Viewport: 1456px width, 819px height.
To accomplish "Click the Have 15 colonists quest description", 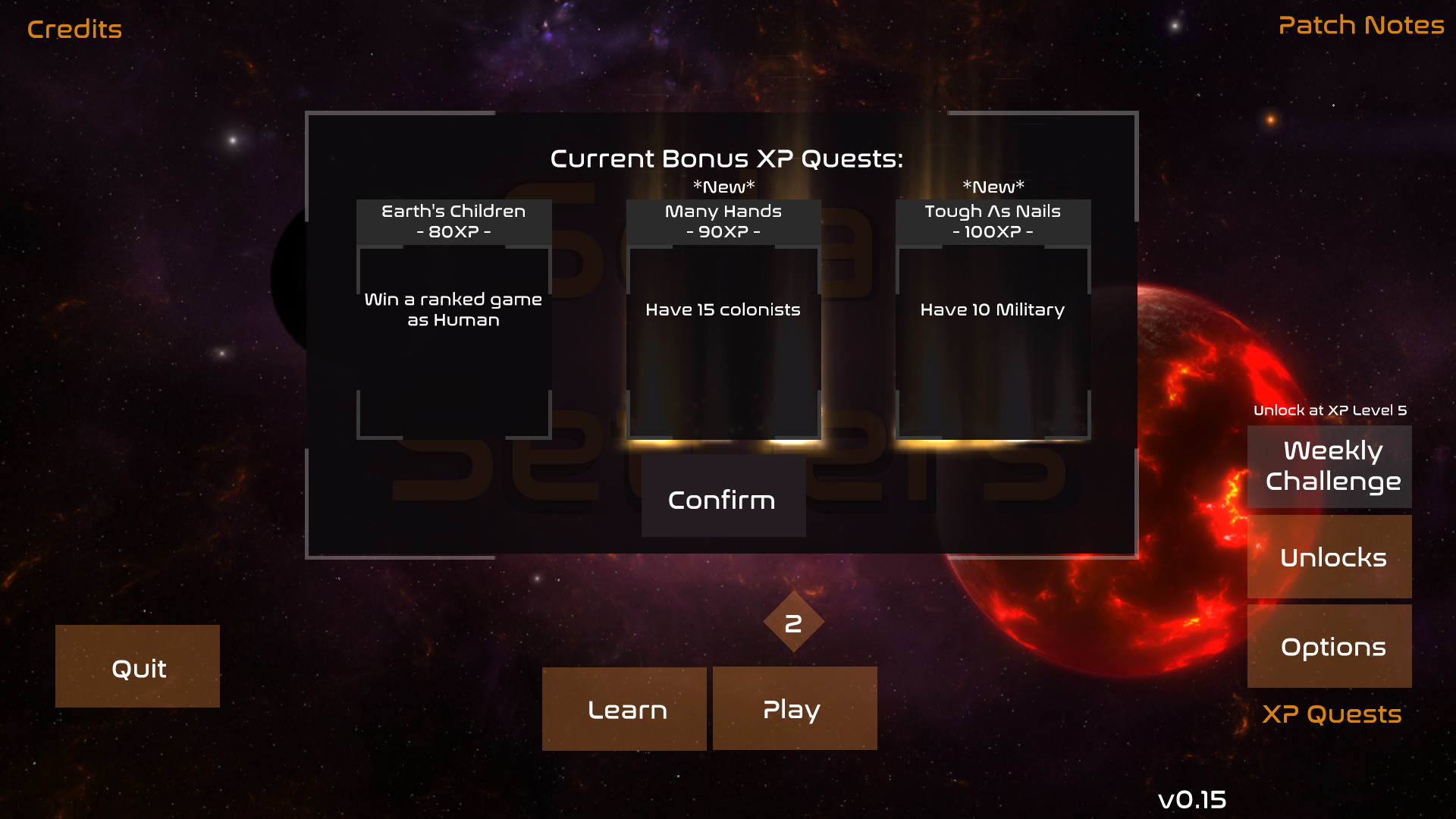I will [x=722, y=309].
